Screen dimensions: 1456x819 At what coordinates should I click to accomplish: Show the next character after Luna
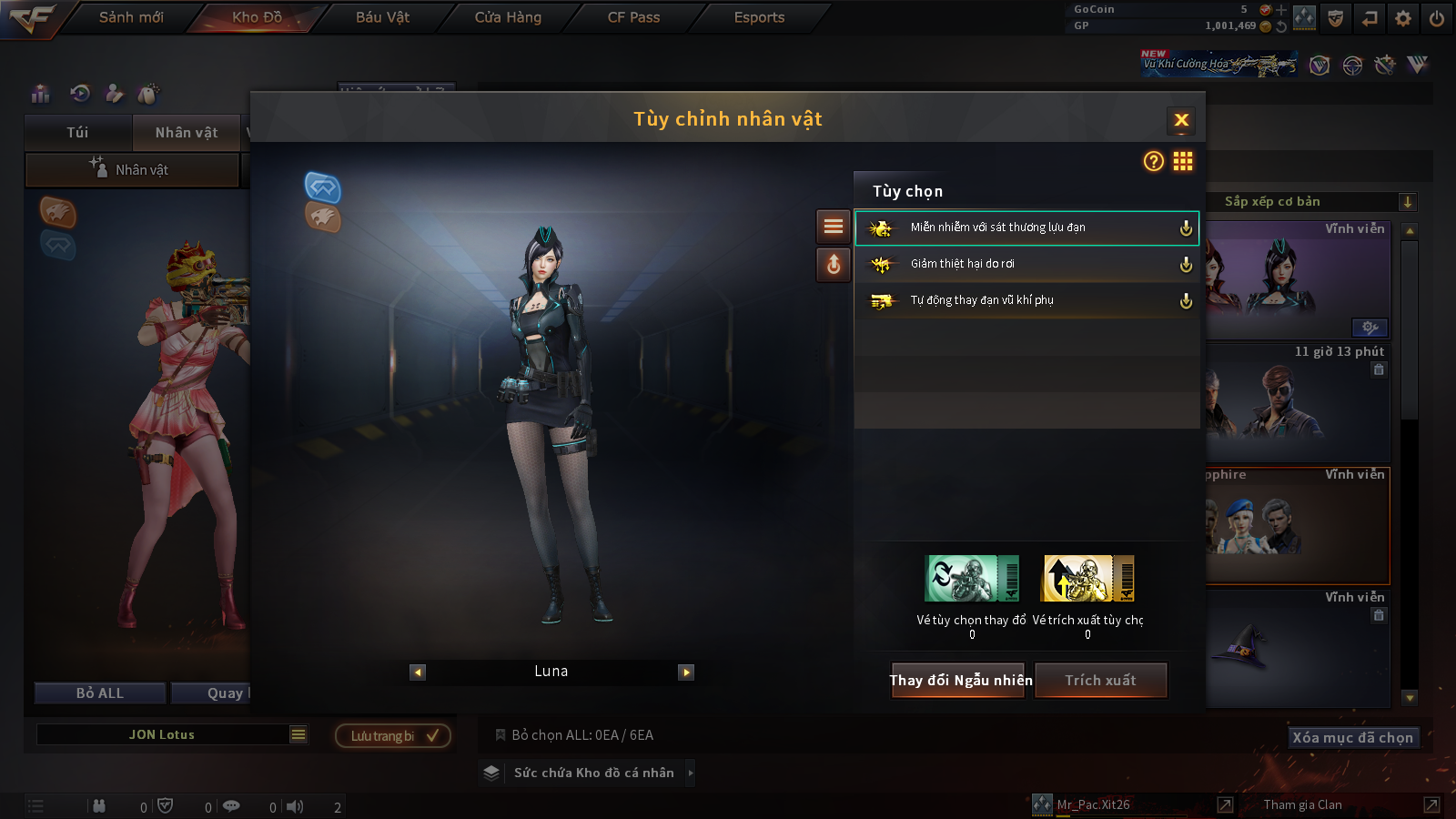click(686, 672)
